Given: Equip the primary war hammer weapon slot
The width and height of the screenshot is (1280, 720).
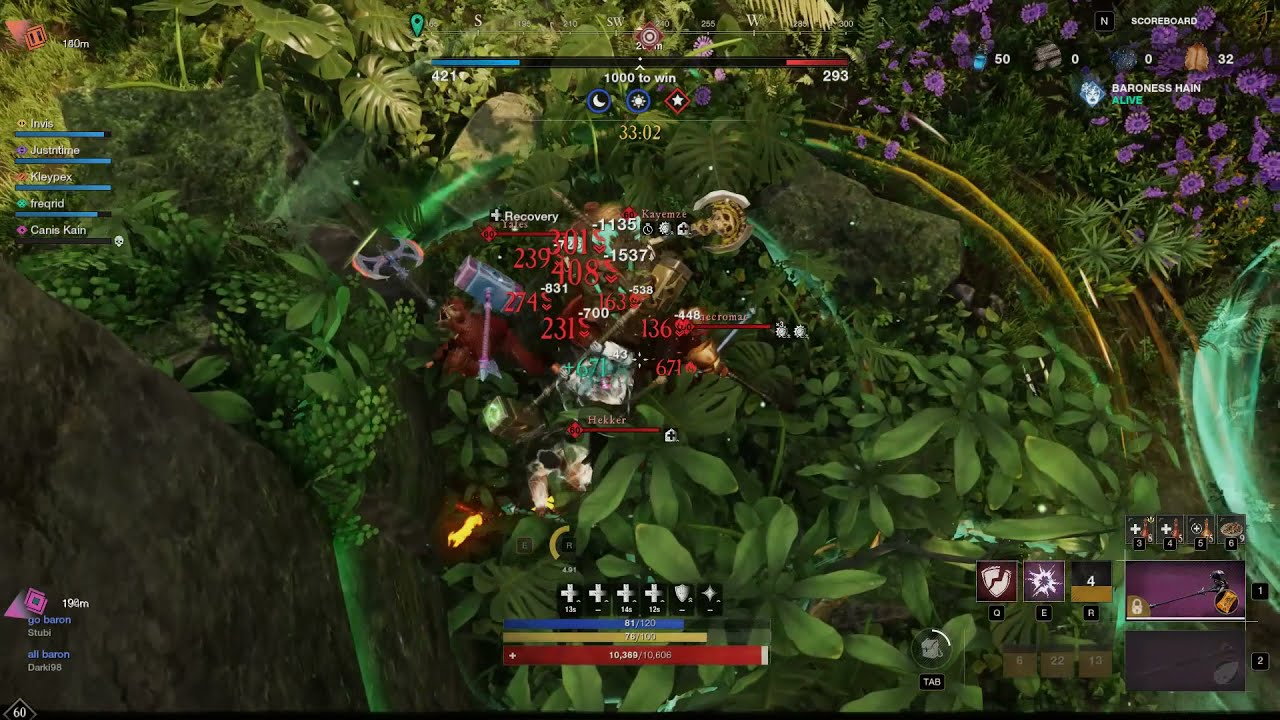Looking at the screenshot, I should coord(1185,590).
